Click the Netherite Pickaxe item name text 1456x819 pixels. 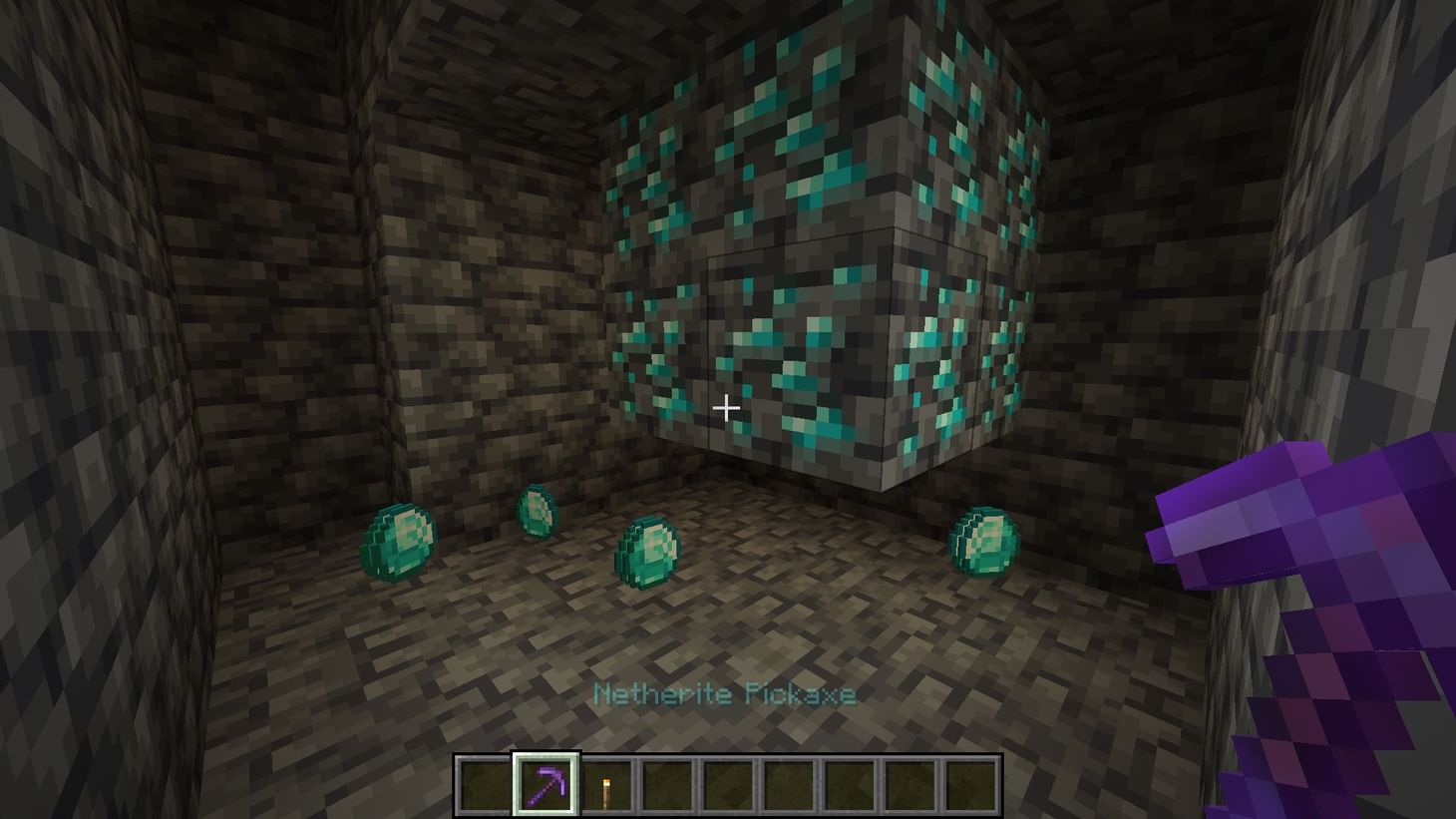click(725, 693)
